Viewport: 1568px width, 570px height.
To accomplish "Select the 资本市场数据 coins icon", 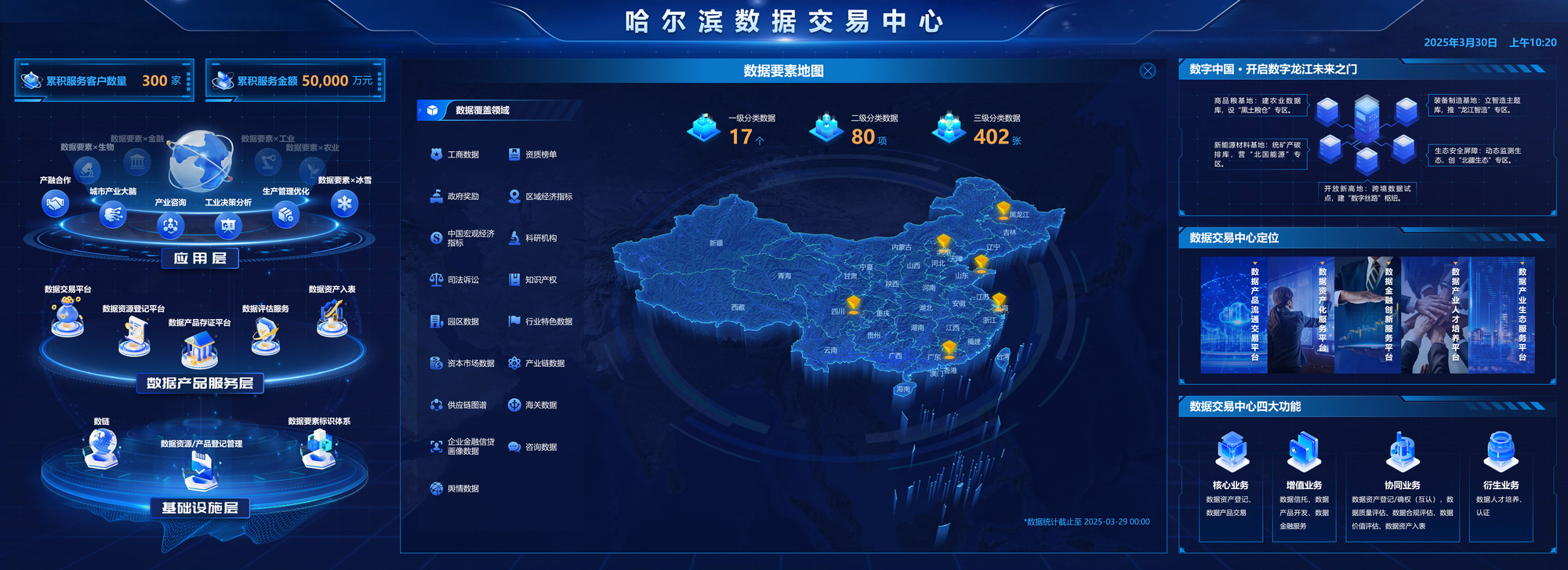I will tap(434, 363).
